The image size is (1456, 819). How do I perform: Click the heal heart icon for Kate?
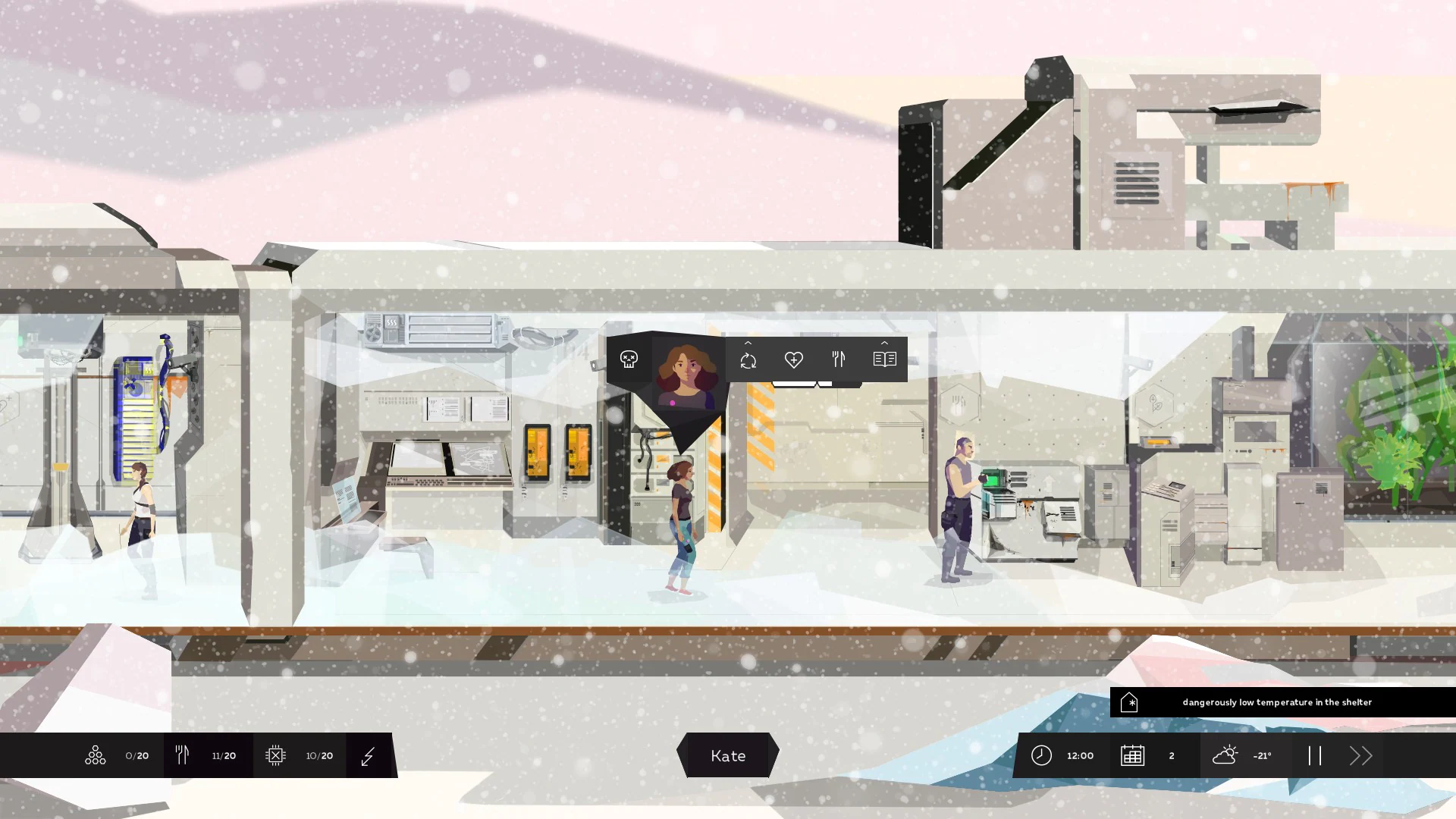tap(794, 361)
